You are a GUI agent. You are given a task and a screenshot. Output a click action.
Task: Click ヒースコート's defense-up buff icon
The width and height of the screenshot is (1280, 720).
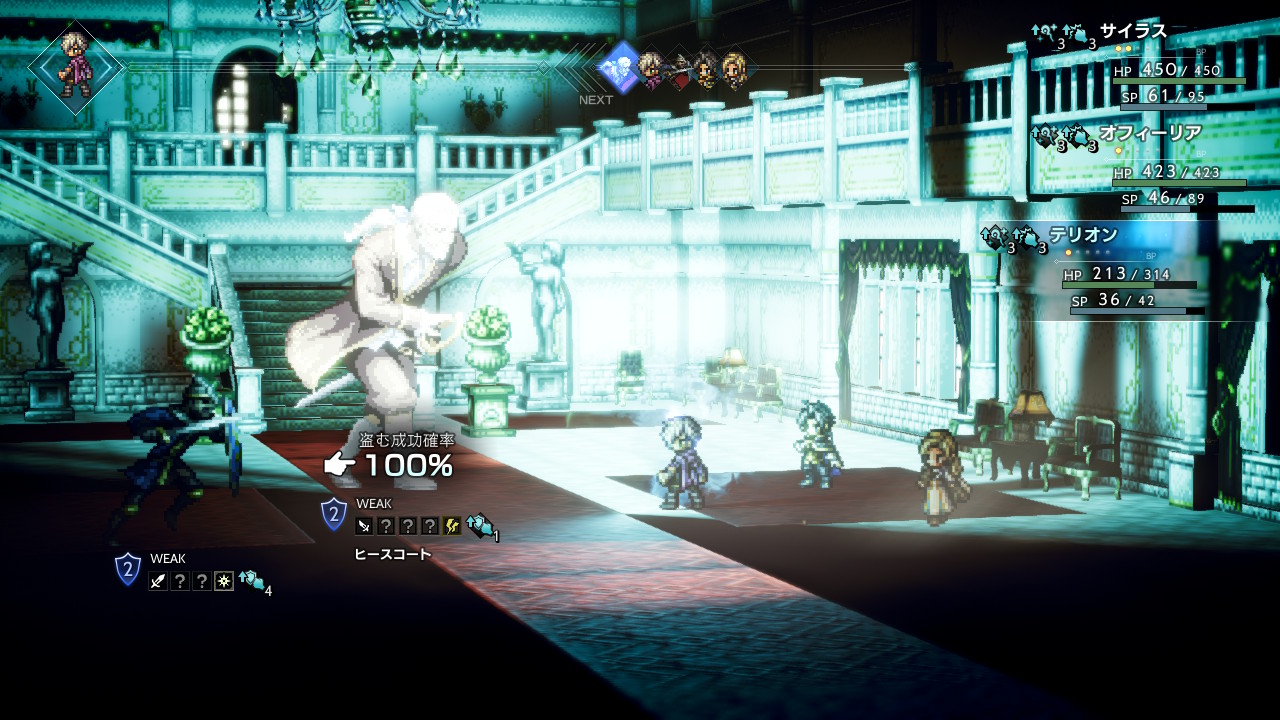479,524
